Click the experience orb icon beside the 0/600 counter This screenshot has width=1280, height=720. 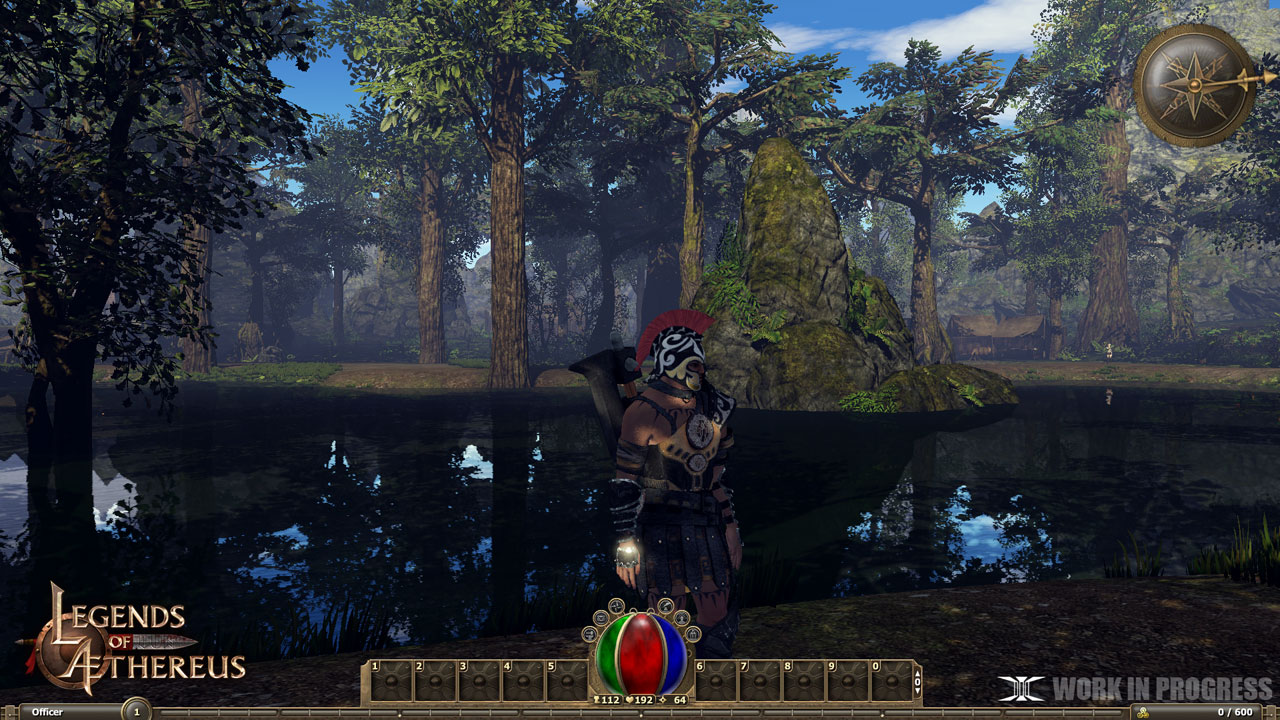pyautogui.click(x=1143, y=710)
